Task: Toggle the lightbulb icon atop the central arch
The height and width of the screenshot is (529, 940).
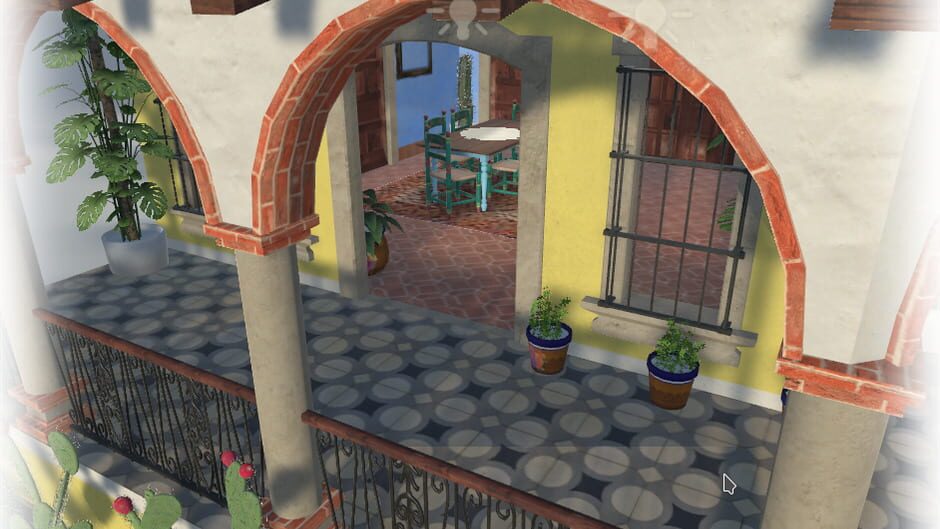Action: tap(464, 14)
